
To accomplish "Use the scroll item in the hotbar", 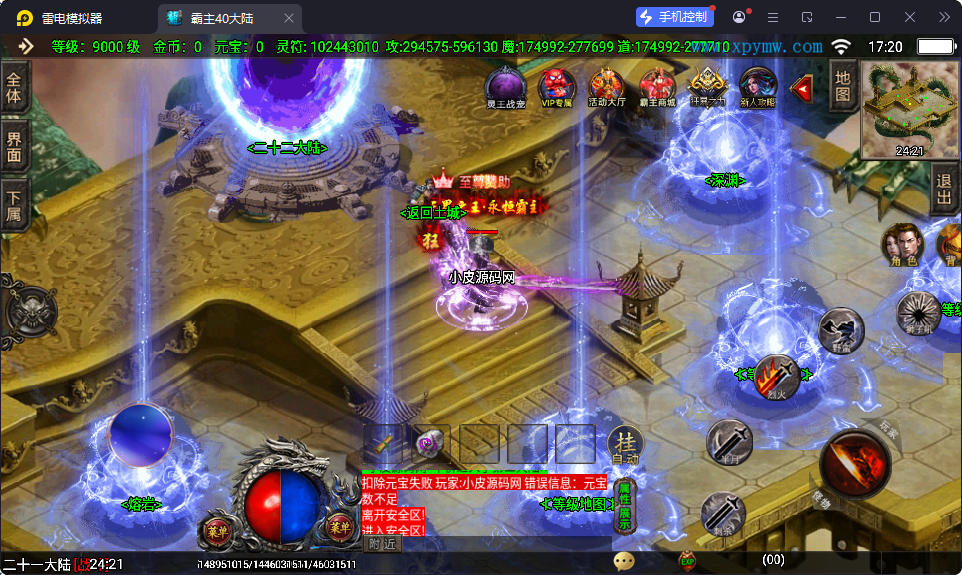I will click(430, 443).
